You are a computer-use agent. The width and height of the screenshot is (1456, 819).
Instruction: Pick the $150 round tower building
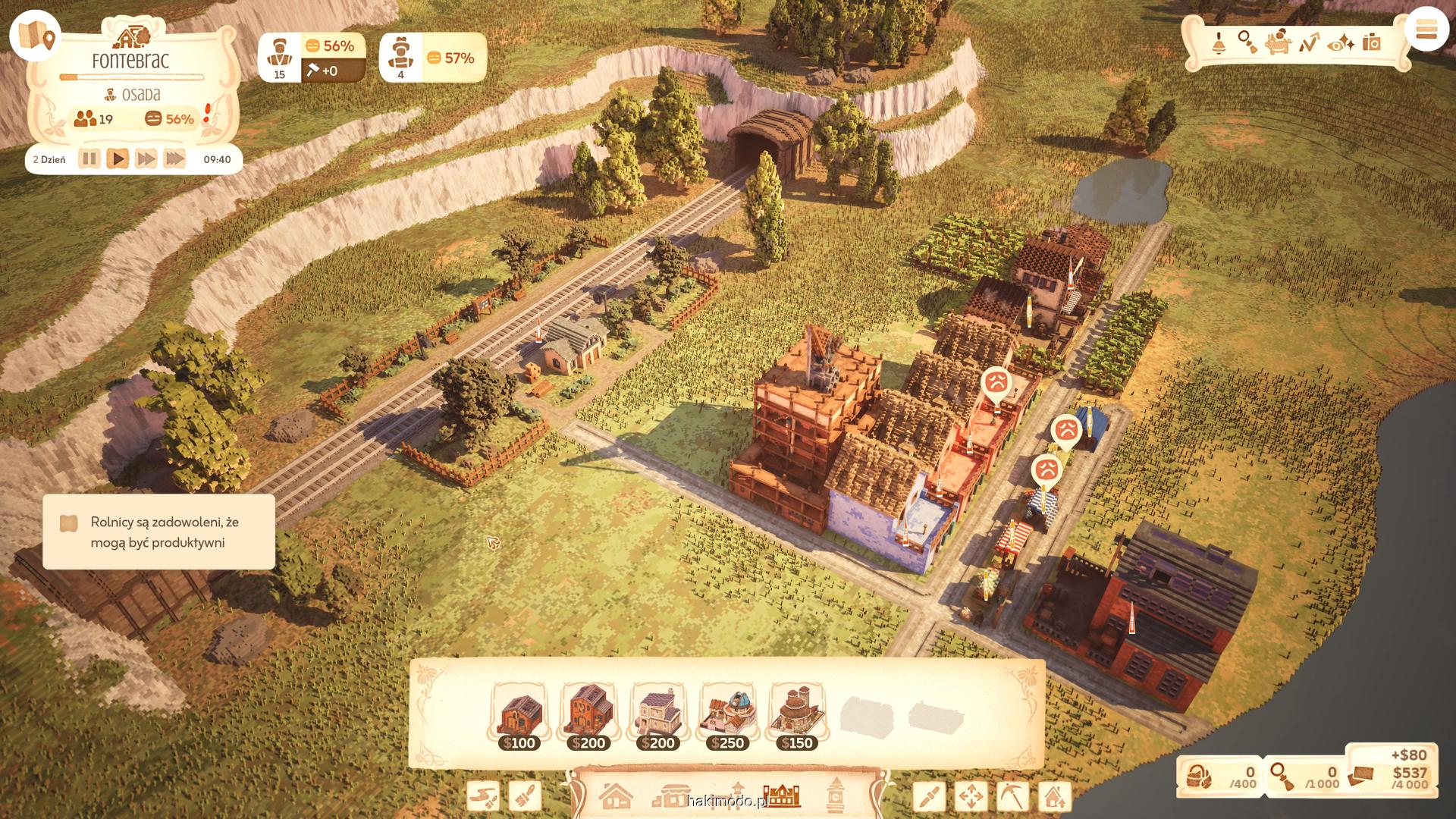(796, 717)
